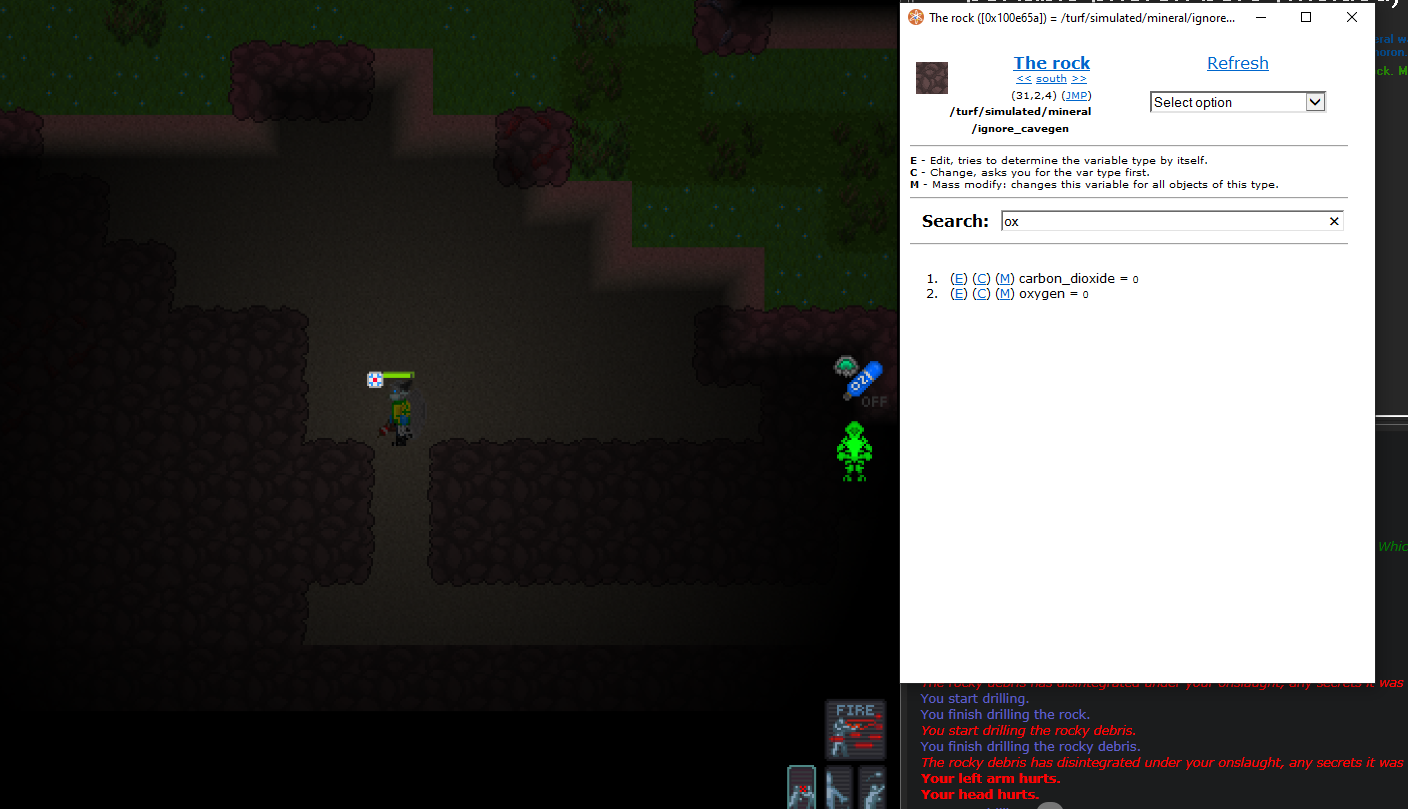Click the south direction link
Screen dimensions: 1408x809
[x=1051, y=78]
